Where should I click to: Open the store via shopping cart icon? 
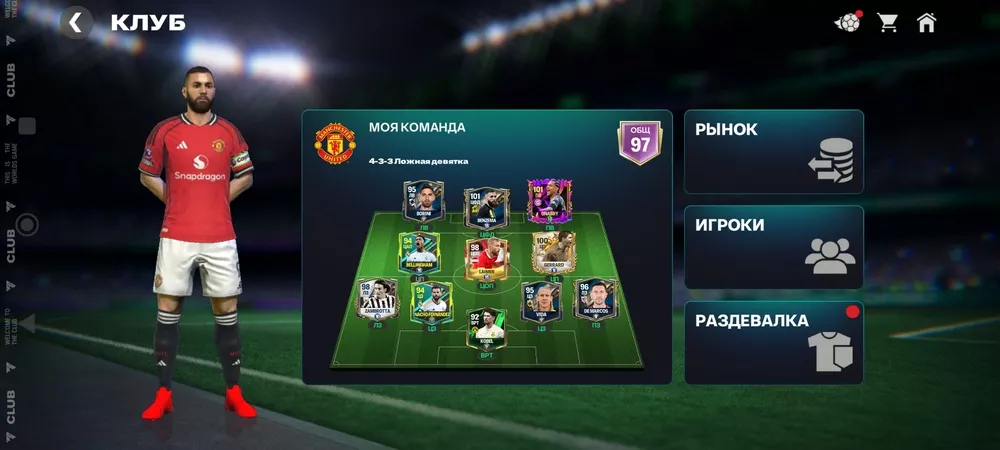click(x=887, y=22)
